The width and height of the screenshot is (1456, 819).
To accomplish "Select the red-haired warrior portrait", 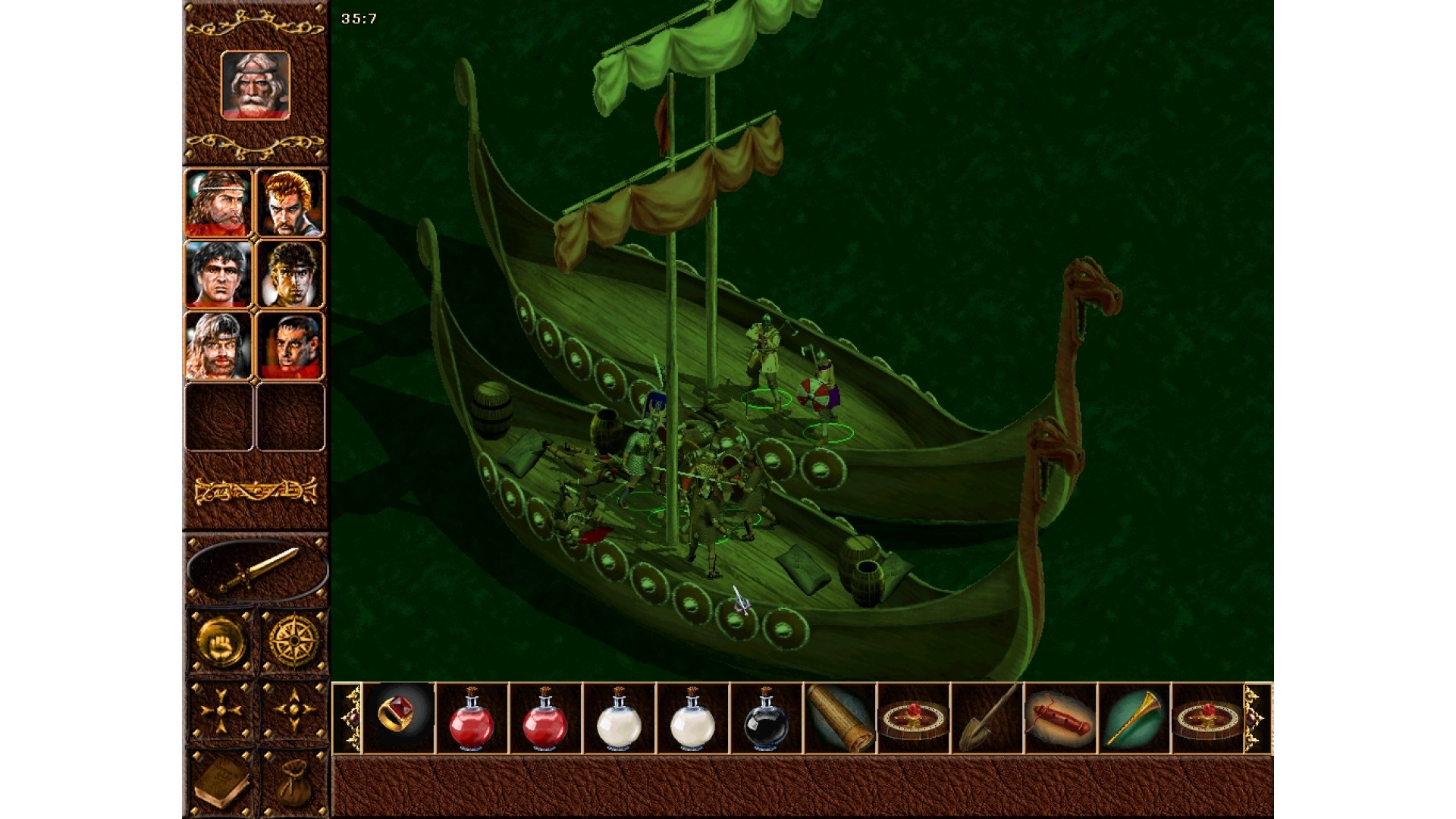I will pos(290,202).
